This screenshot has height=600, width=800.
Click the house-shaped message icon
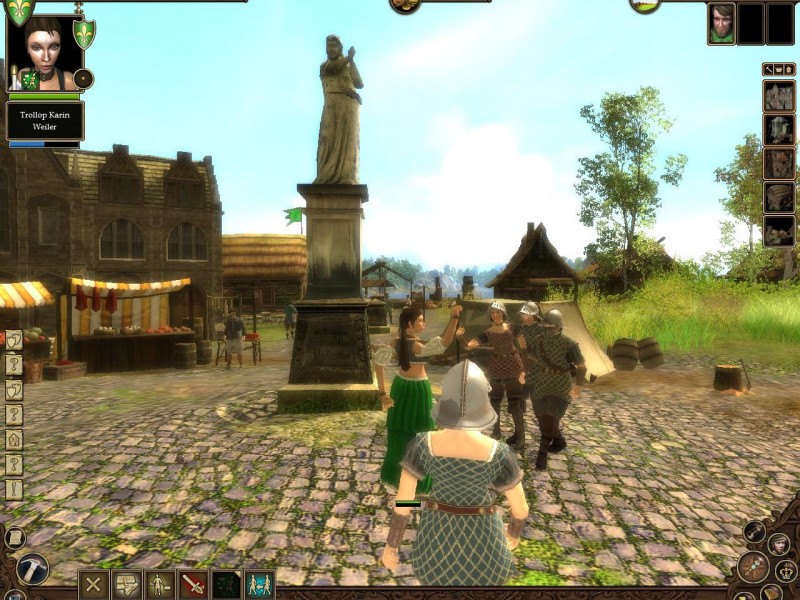pos(14,439)
